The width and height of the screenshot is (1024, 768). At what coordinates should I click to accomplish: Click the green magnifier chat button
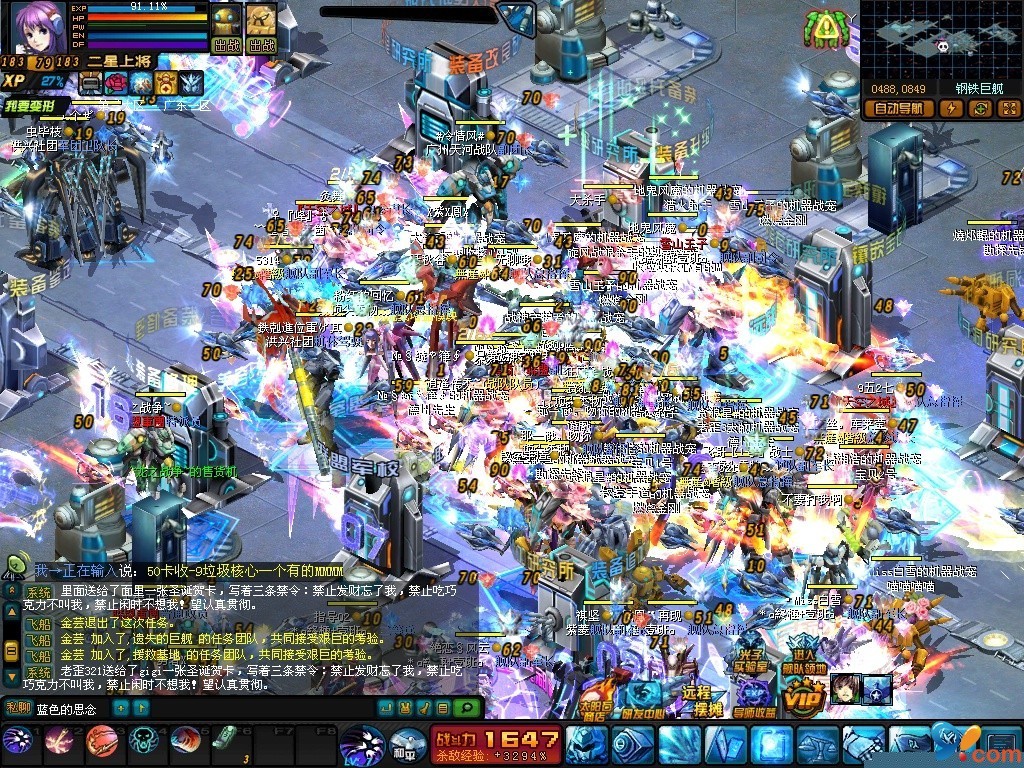pos(466,708)
